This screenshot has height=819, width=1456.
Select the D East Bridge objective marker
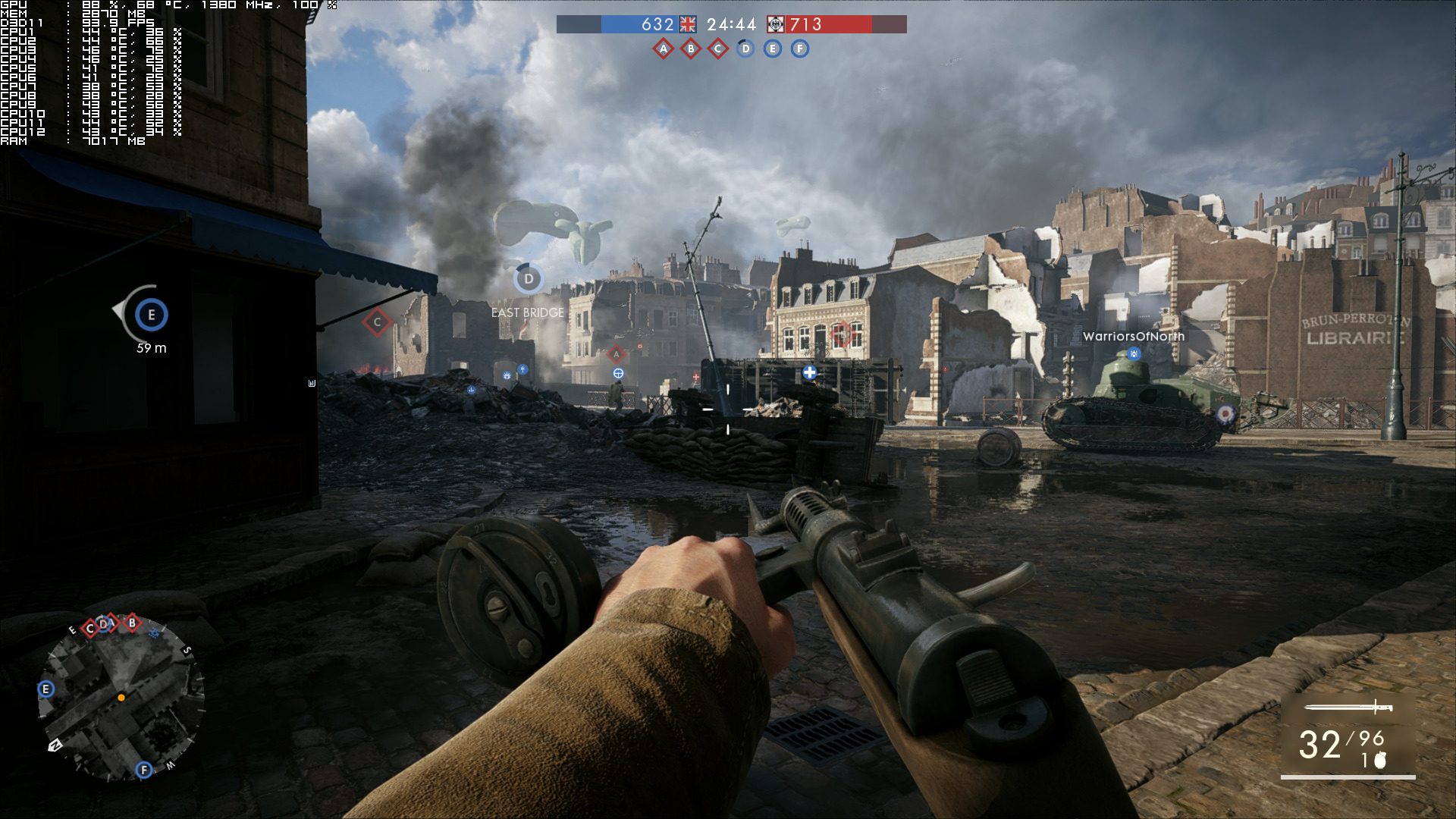point(529,279)
